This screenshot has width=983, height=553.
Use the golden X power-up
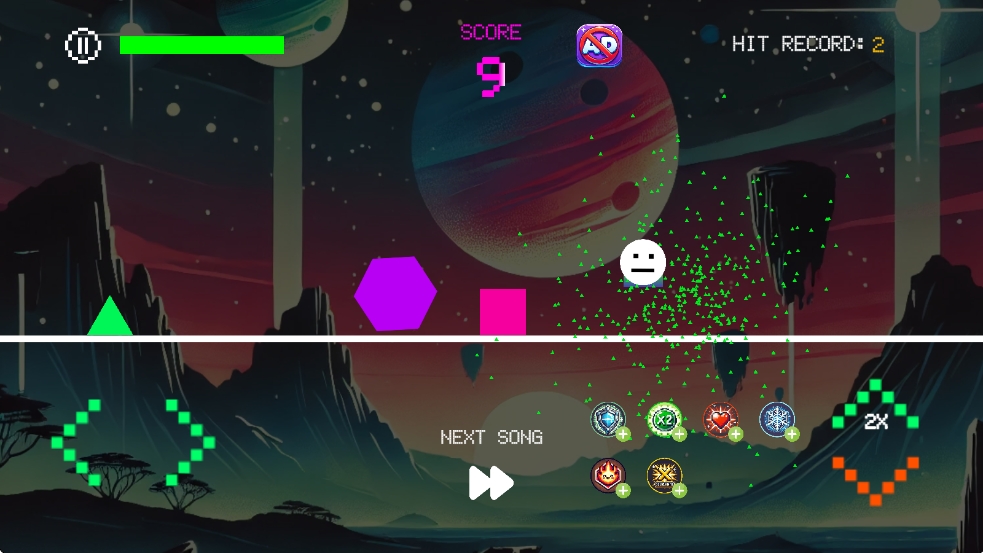pos(663,475)
